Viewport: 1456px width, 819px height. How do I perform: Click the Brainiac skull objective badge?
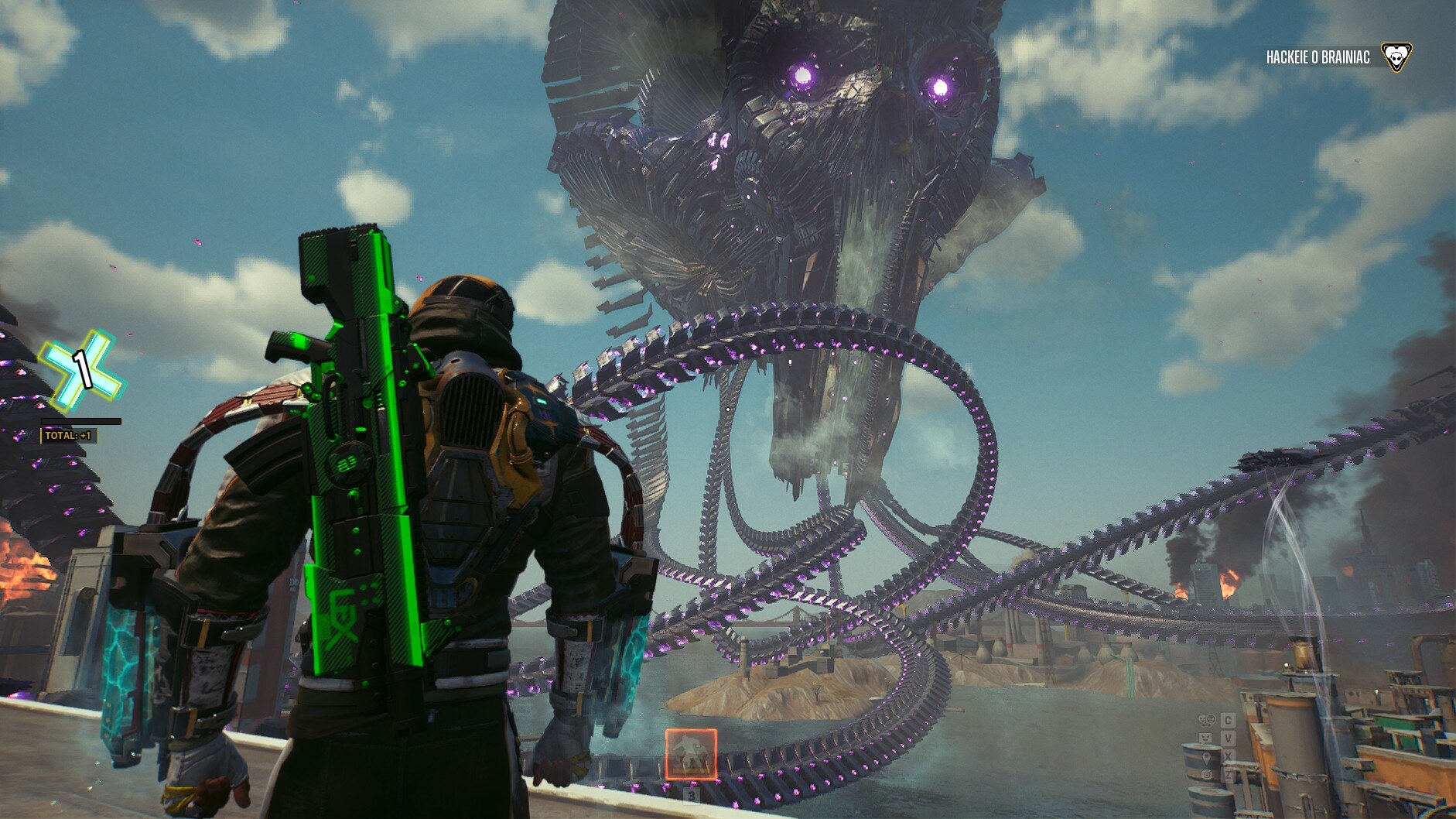[x=1396, y=57]
